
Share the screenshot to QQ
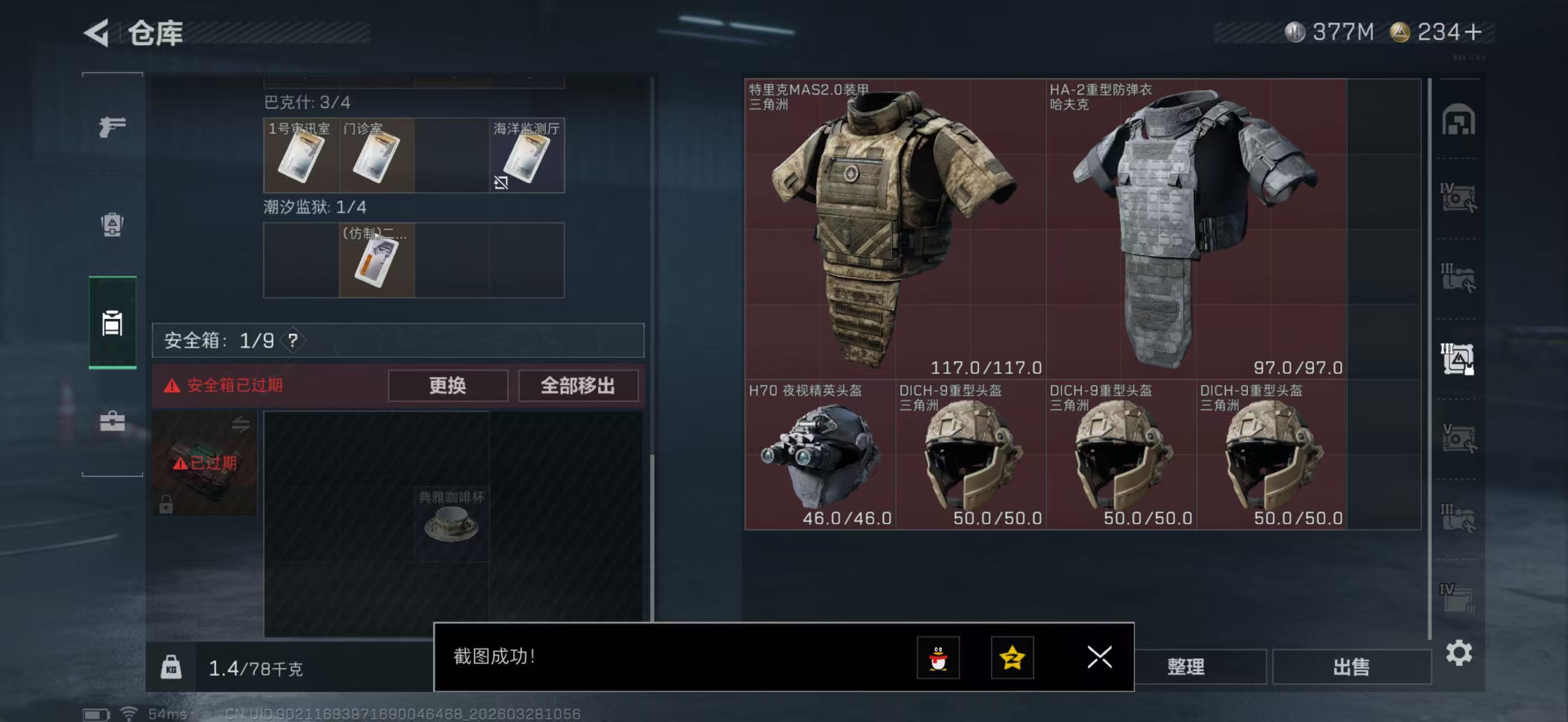938,658
